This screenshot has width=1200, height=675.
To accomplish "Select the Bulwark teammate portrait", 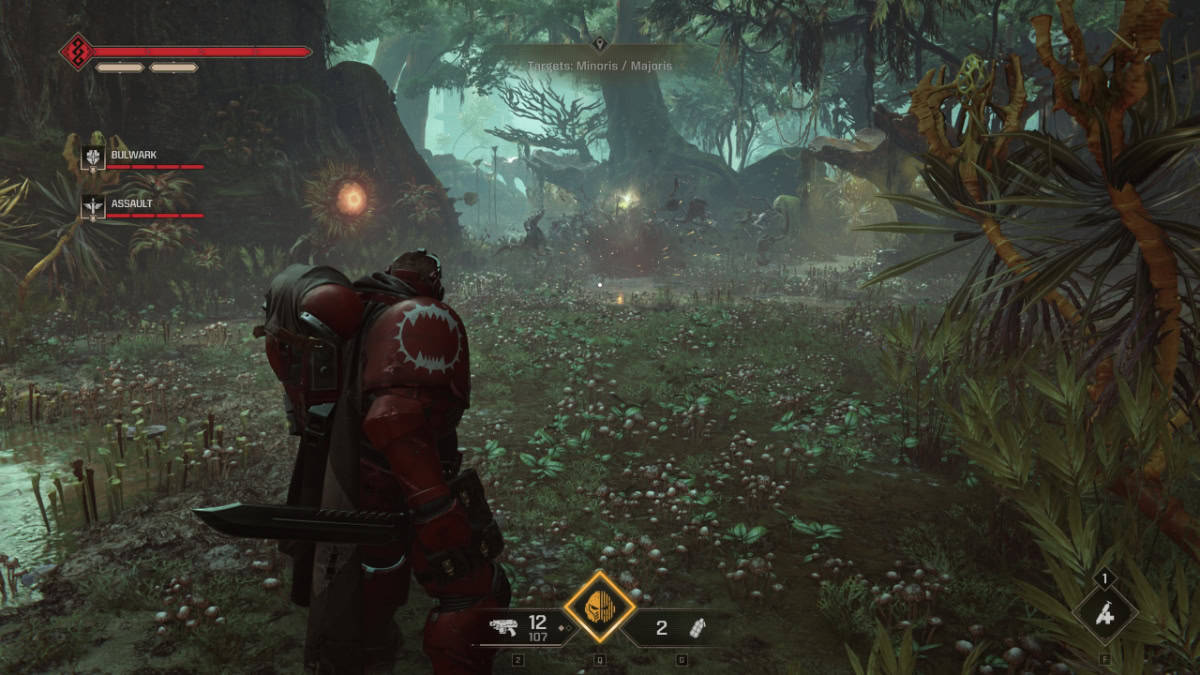I will coord(93,157).
